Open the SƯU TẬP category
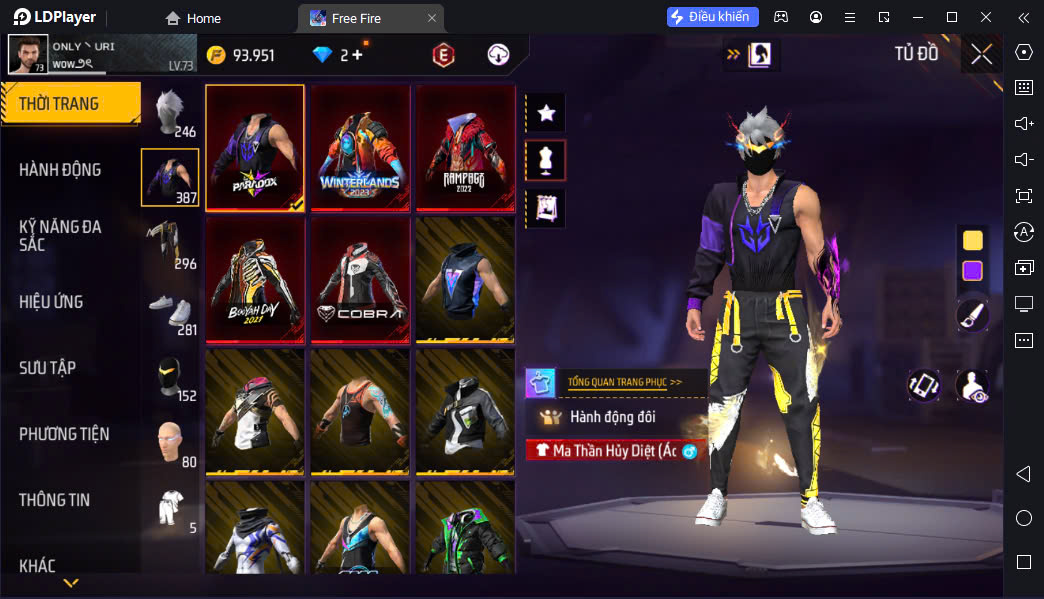The height and width of the screenshot is (599, 1044). coord(48,368)
